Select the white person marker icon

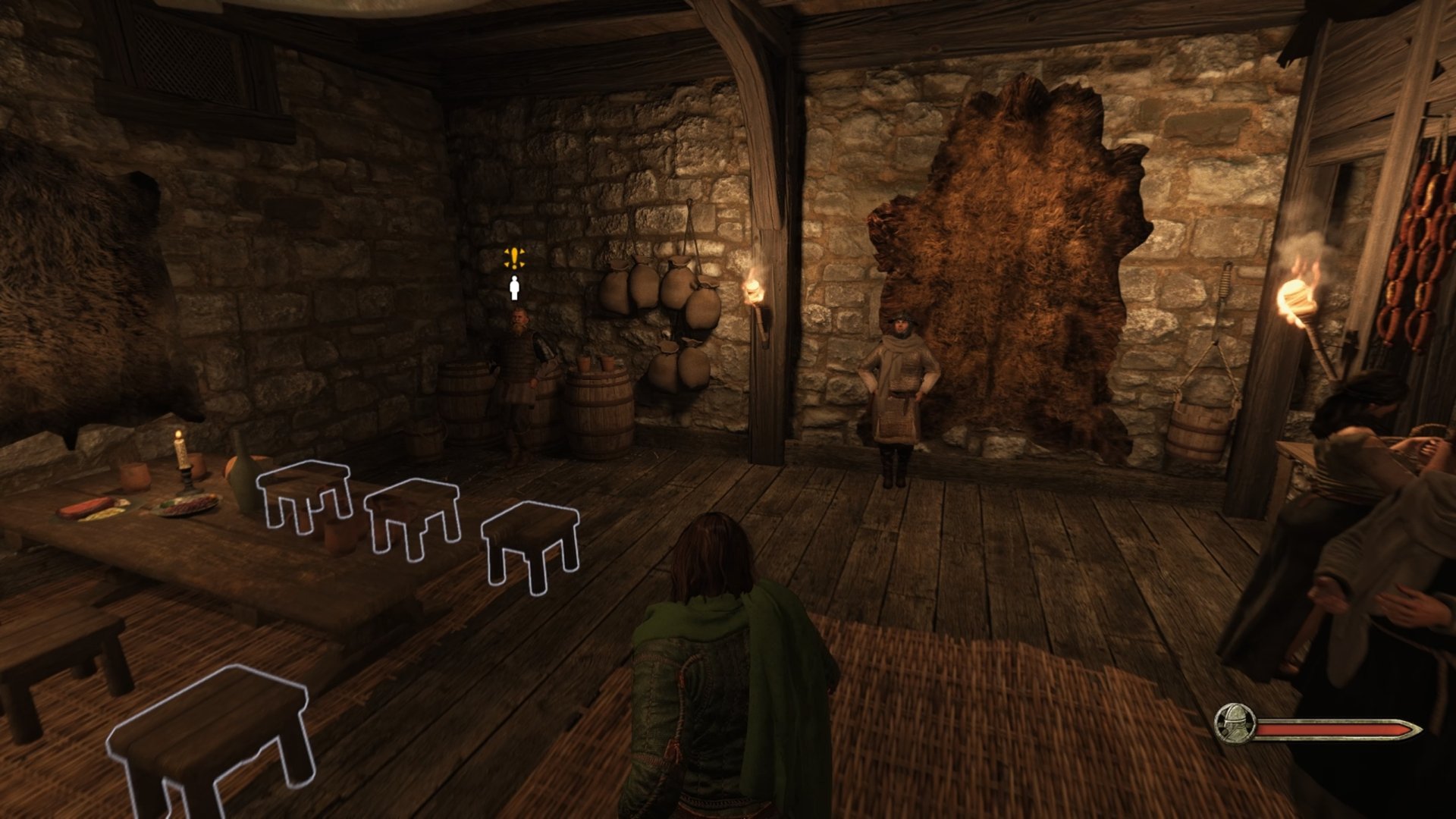click(x=515, y=288)
